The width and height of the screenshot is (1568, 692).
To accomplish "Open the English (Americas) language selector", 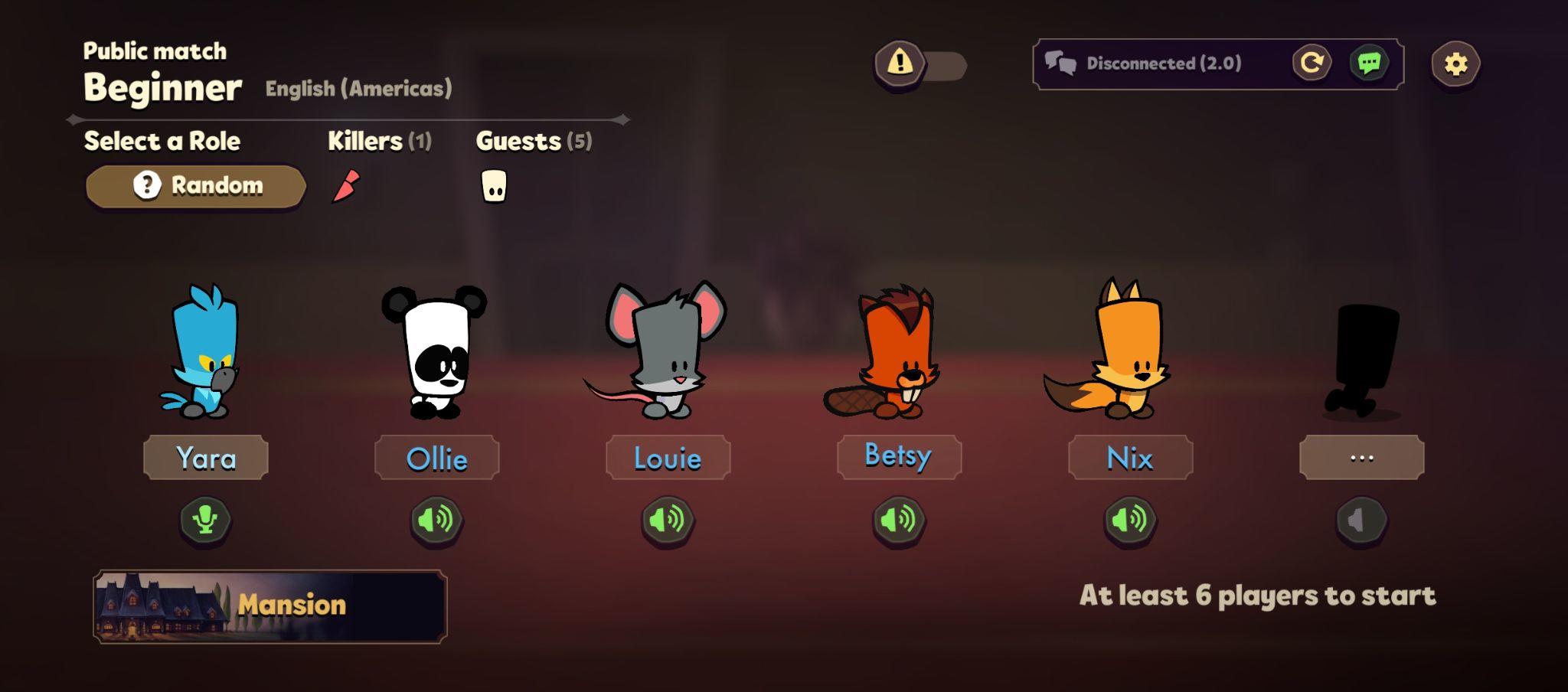I will 358,88.
